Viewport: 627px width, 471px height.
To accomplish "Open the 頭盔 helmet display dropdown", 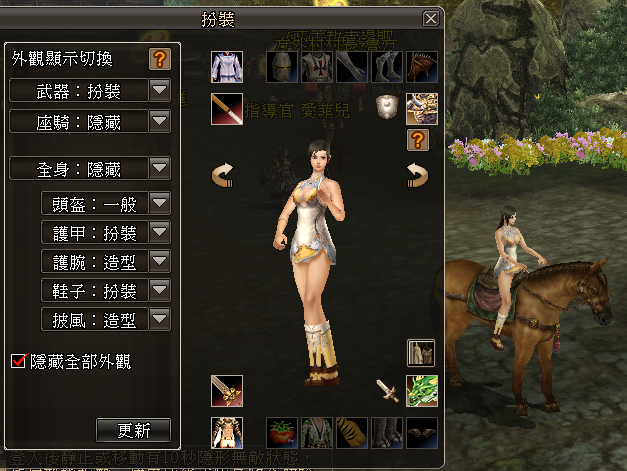I will pyautogui.click(x=160, y=204).
